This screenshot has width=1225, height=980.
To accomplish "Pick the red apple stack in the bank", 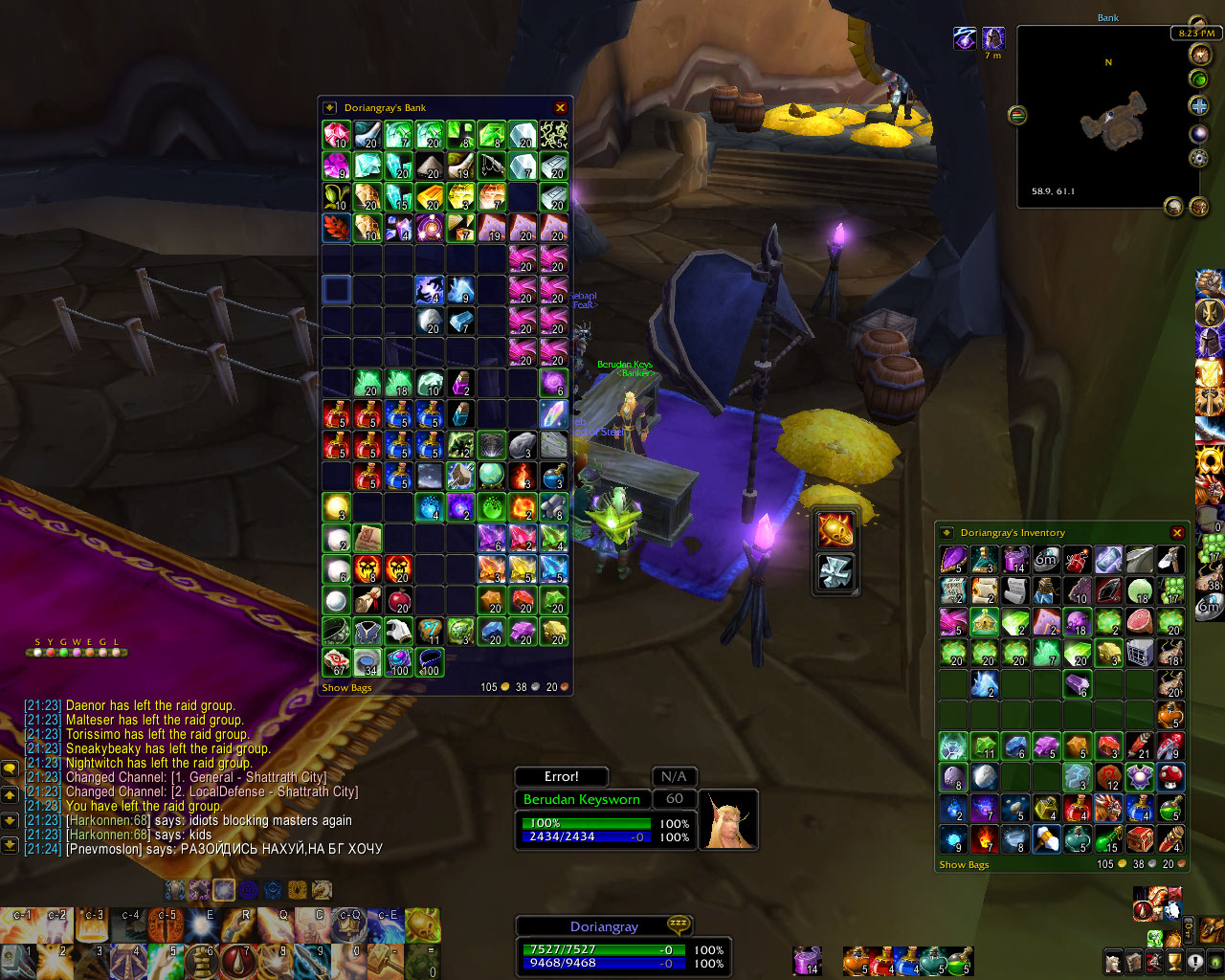I will (x=399, y=601).
